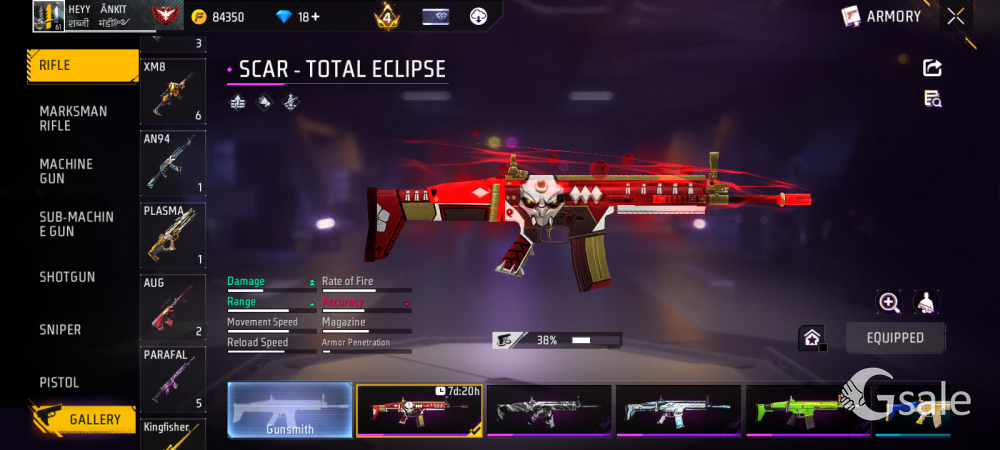The image size is (1000, 450).
Task: Open the Gunsmith skin tile
Action: tap(290, 410)
